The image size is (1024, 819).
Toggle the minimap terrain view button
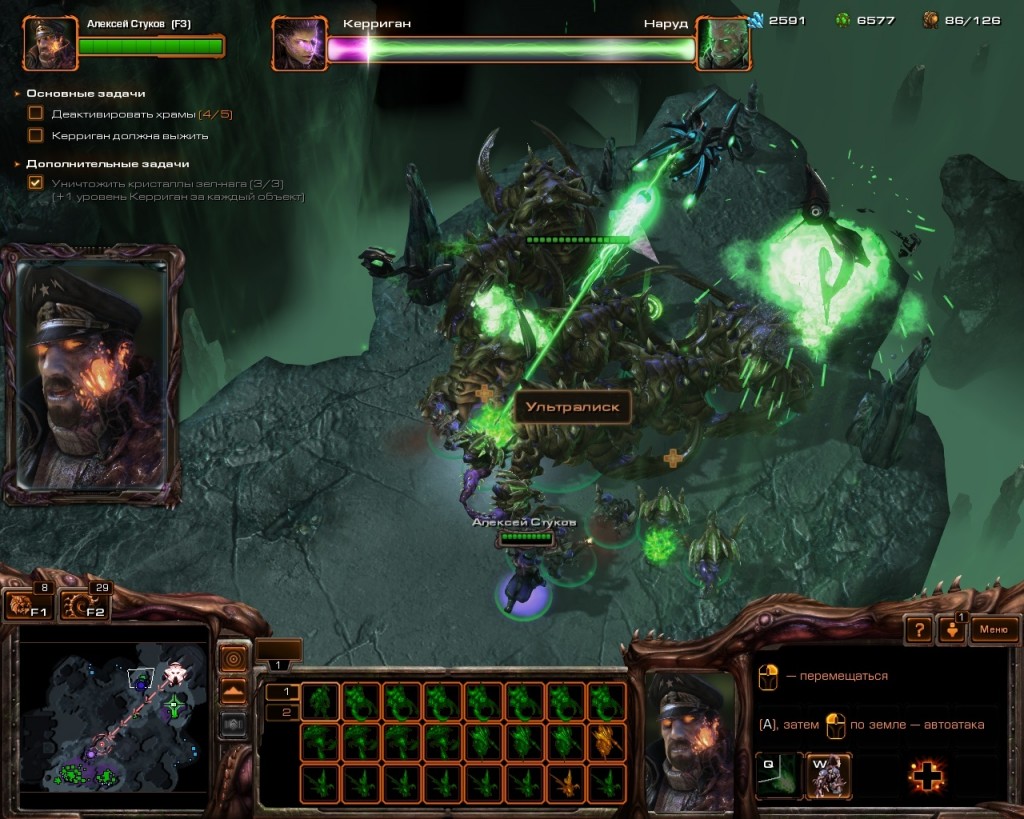click(x=234, y=691)
